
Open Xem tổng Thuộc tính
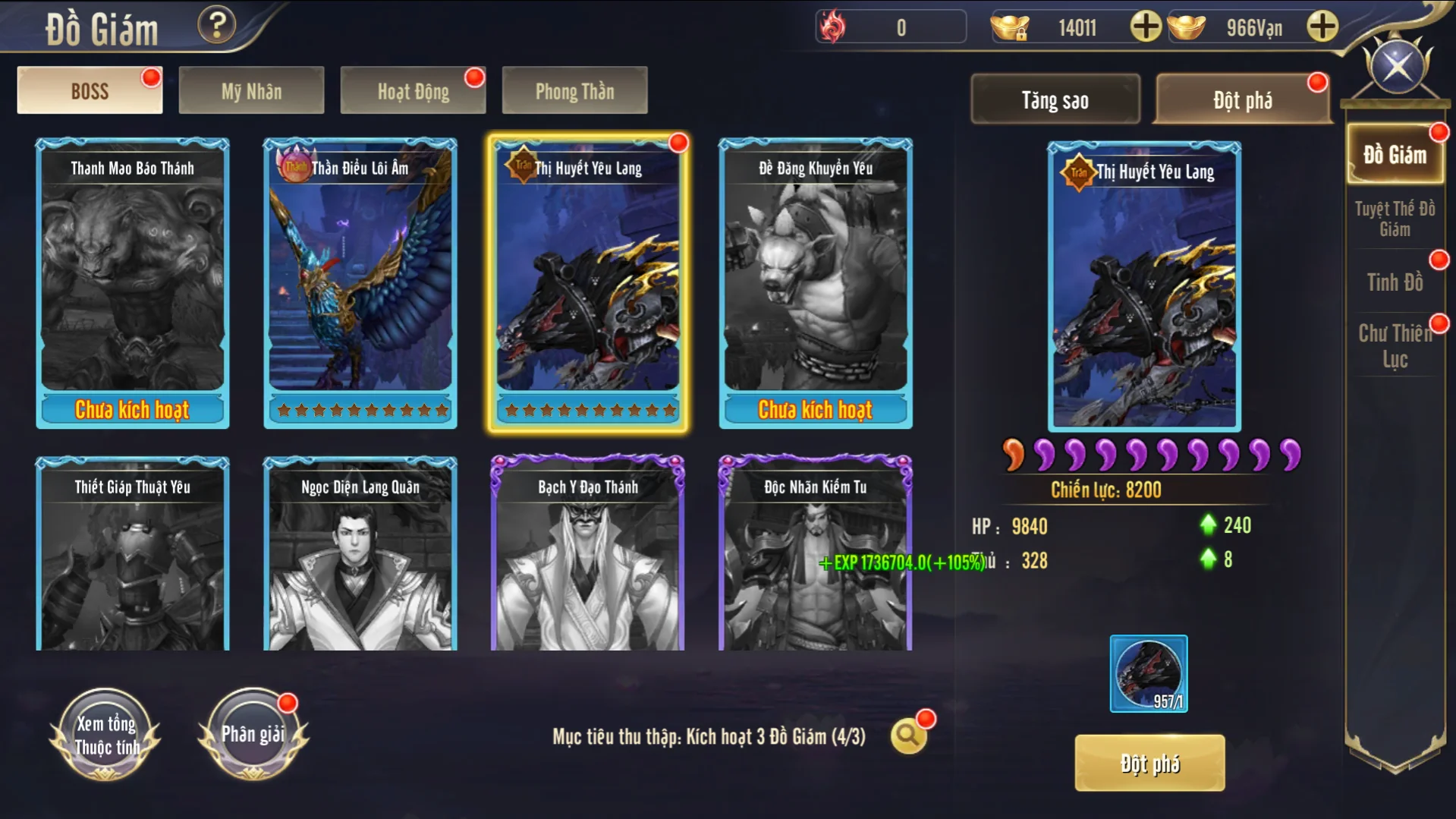[105, 735]
